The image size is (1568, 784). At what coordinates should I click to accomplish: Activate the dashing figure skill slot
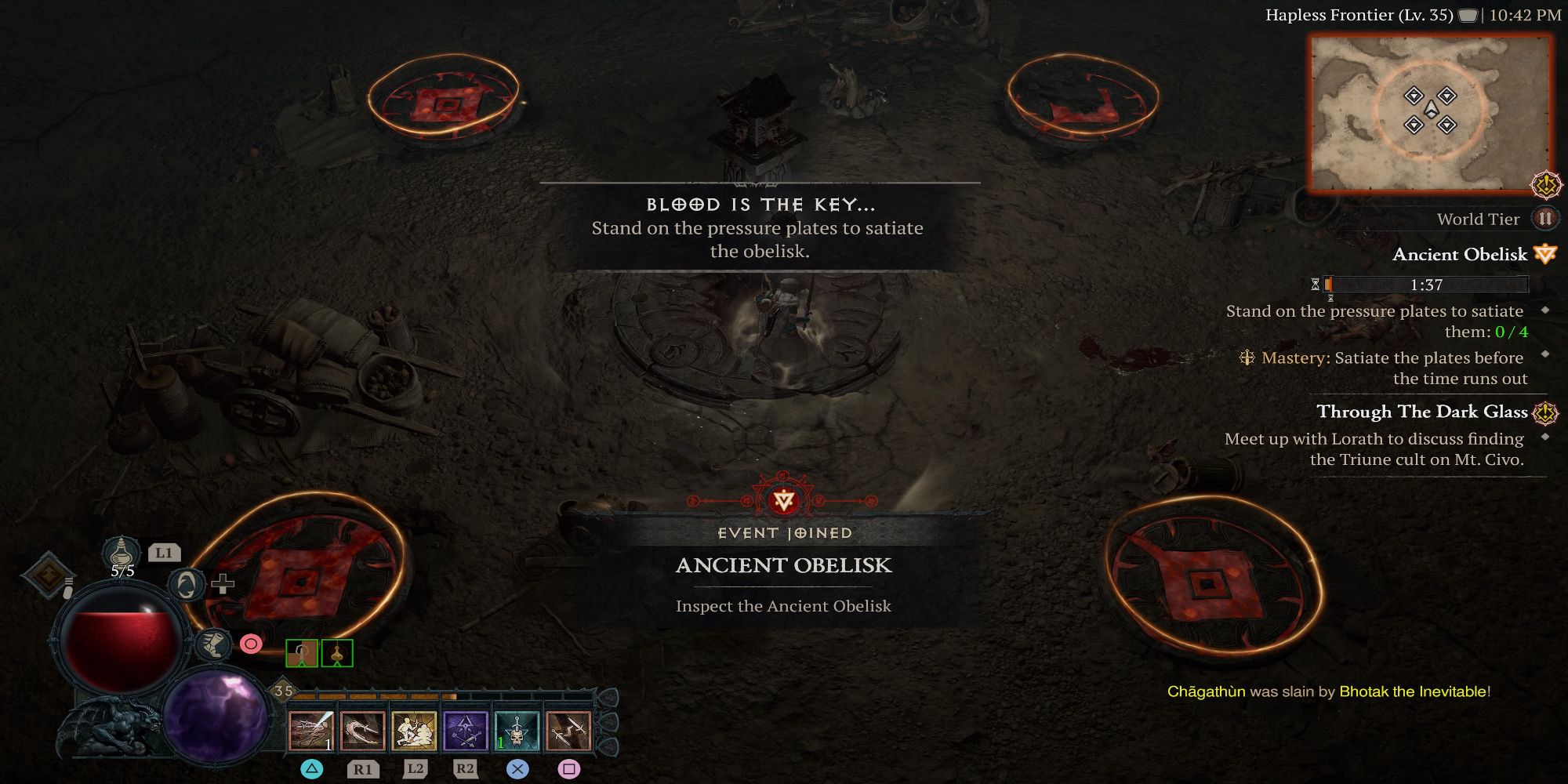pyautogui.click(x=311, y=731)
